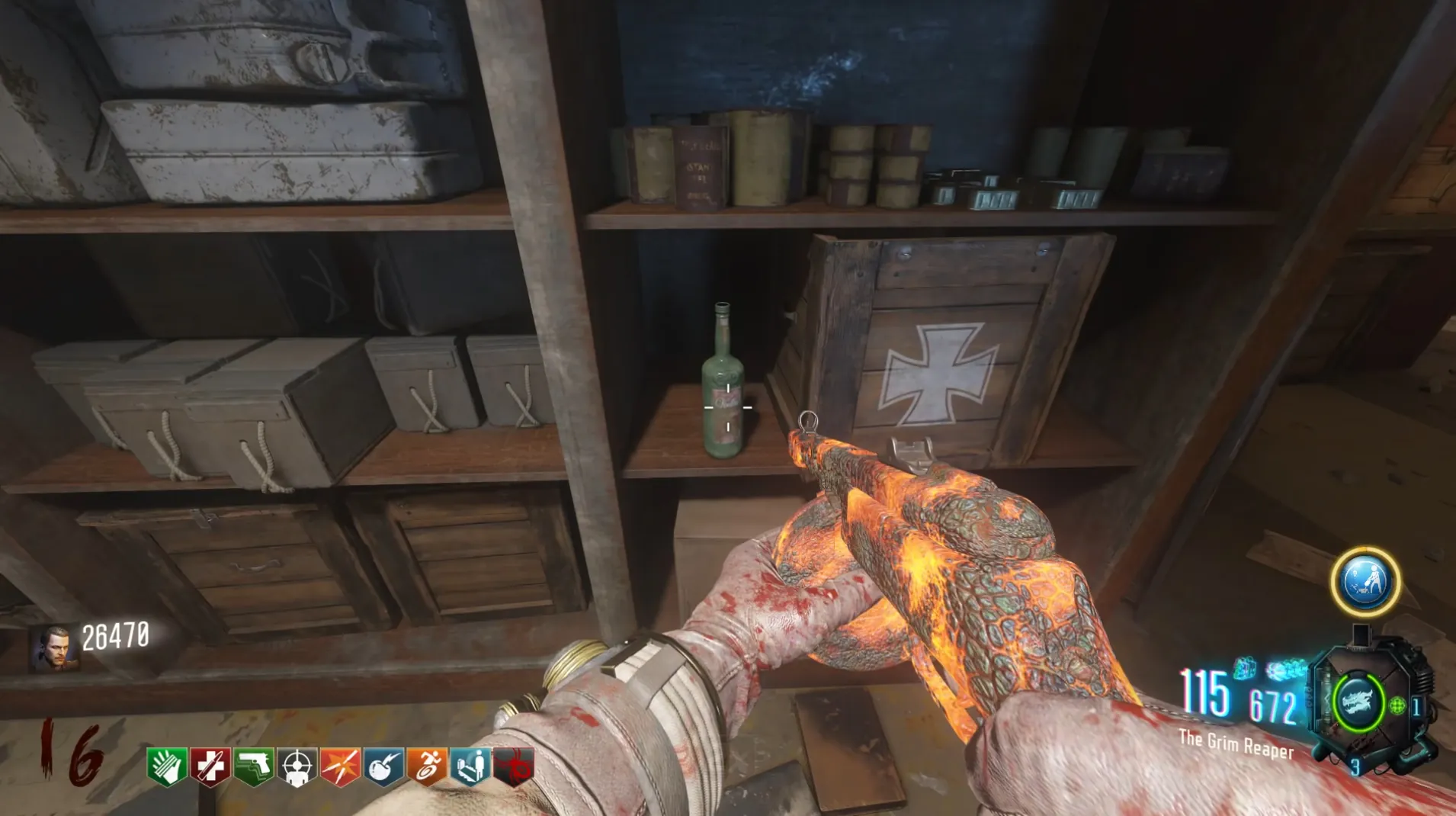Select the Deadshot Daiquiri crosshair perk
The image size is (1456, 816).
(297, 766)
